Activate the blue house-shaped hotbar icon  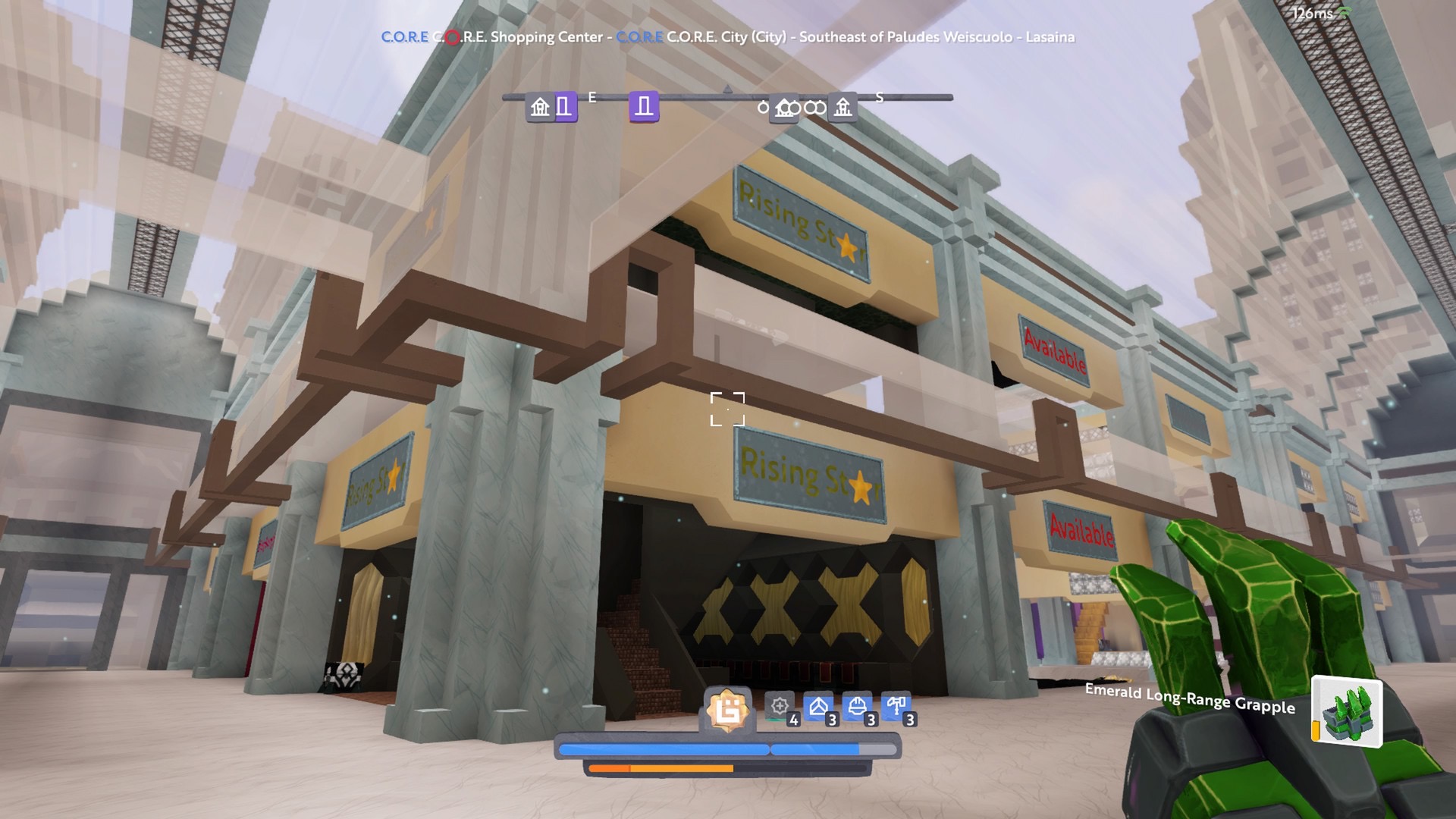818,708
